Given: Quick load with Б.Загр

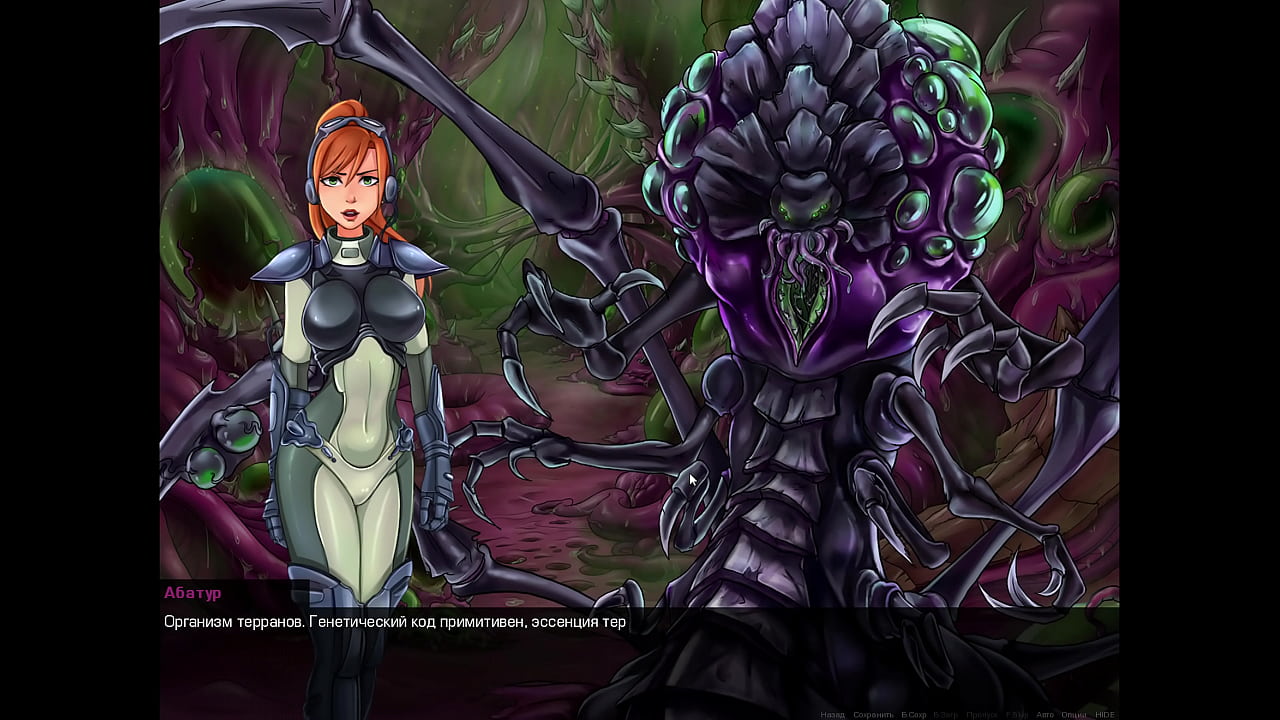Looking at the screenshot, I should tap(948, 714).
